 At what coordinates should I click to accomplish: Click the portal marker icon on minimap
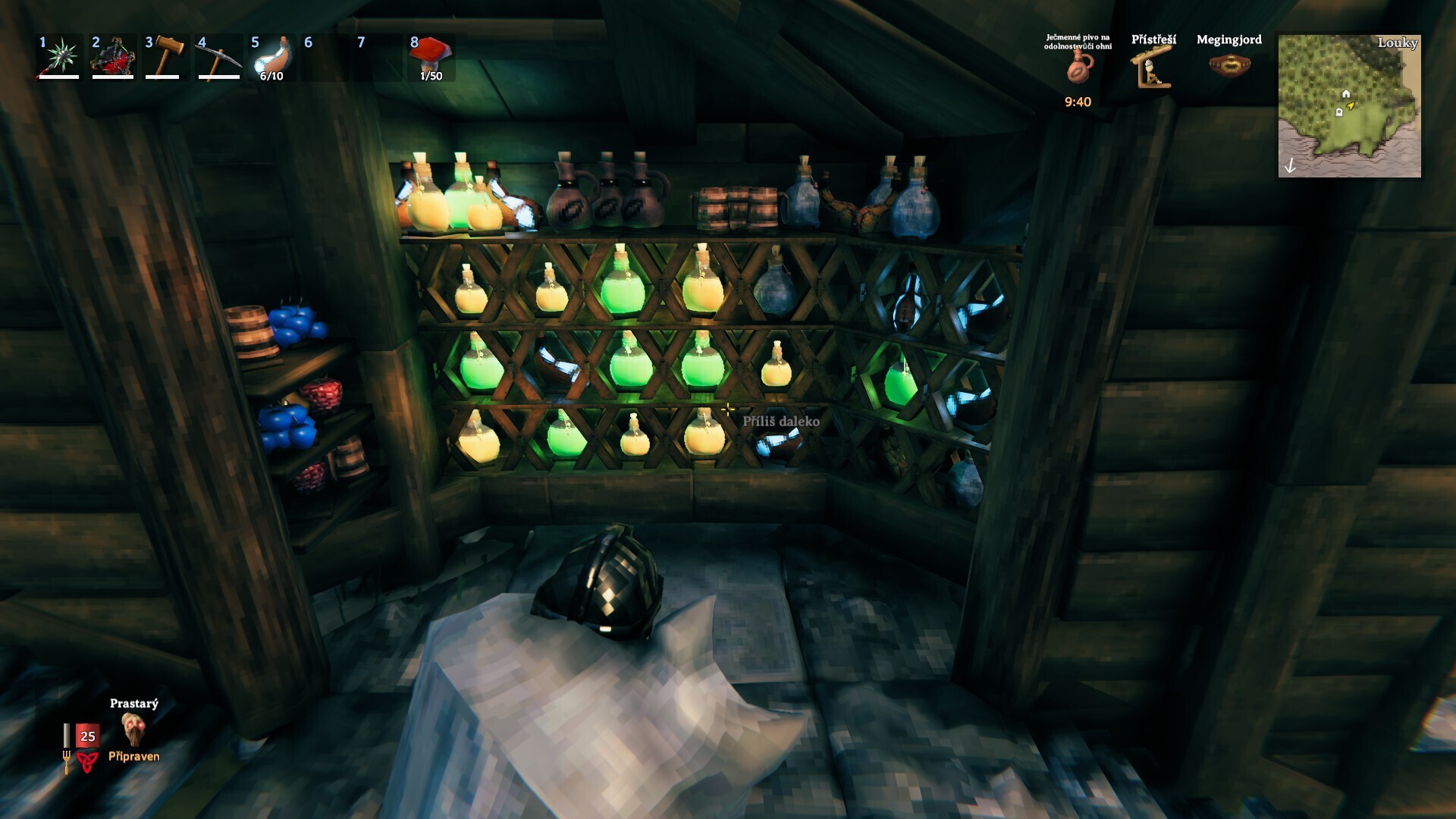point(1339,112)
